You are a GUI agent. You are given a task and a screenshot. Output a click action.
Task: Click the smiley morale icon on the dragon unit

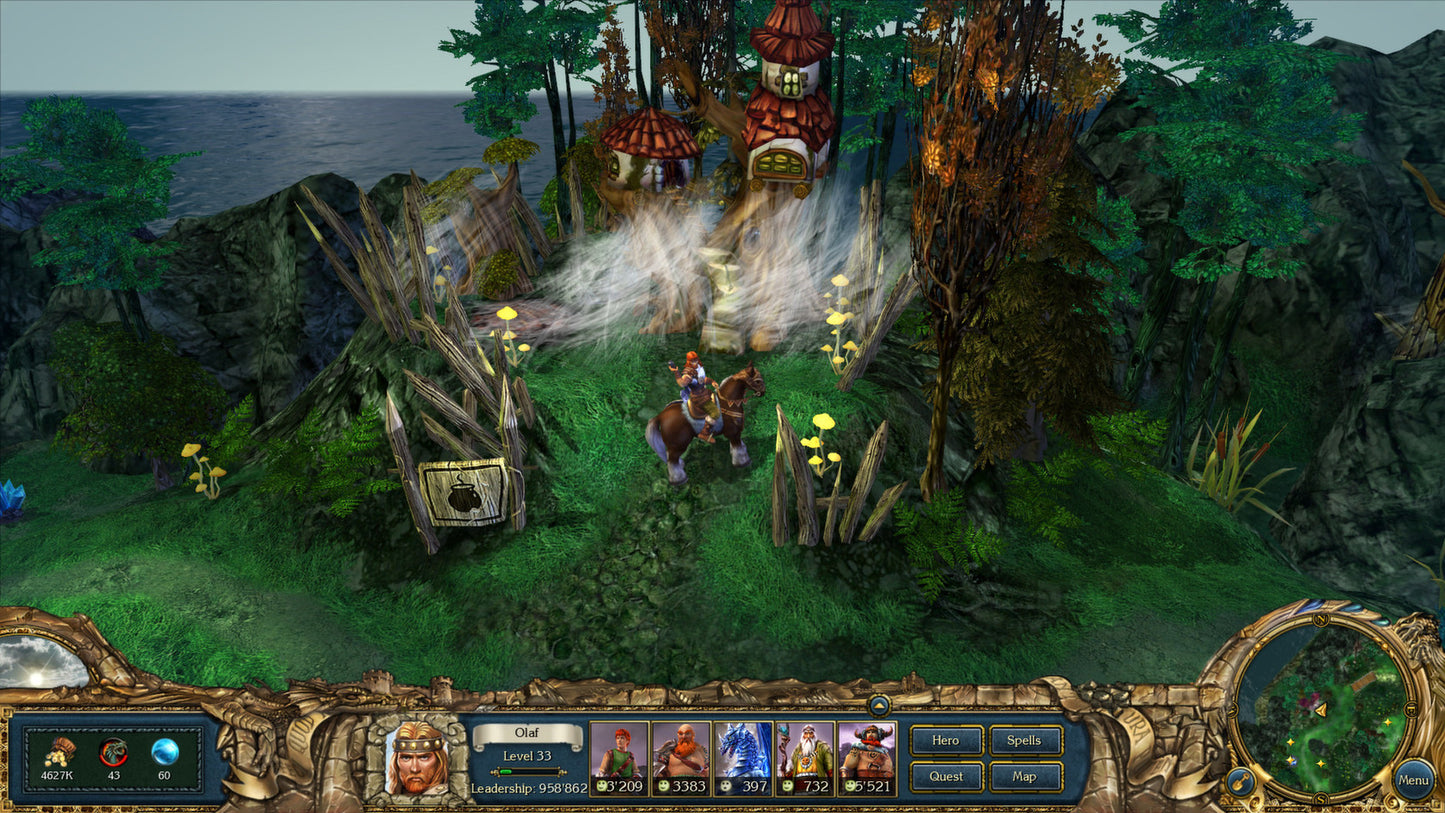click(x=726, y=785)
